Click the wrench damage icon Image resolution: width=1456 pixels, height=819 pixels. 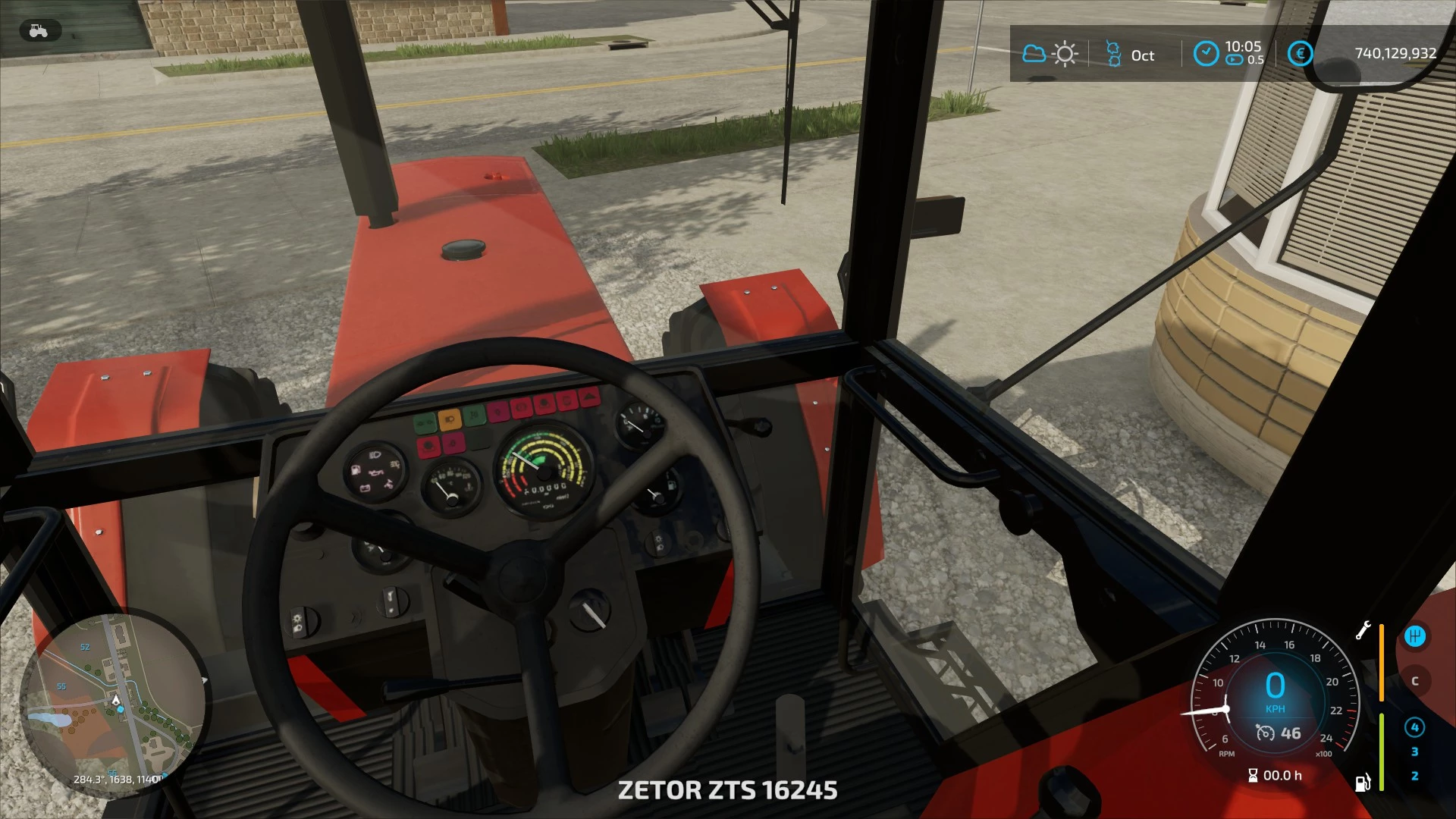tap(1363, 630)
